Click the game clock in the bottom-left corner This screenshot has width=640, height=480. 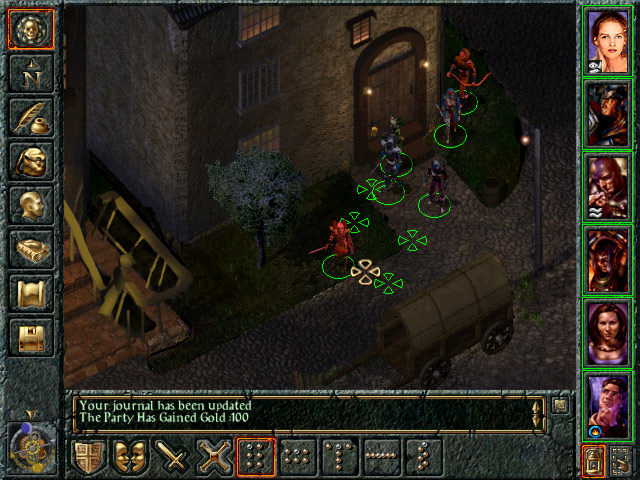point(30,441)
